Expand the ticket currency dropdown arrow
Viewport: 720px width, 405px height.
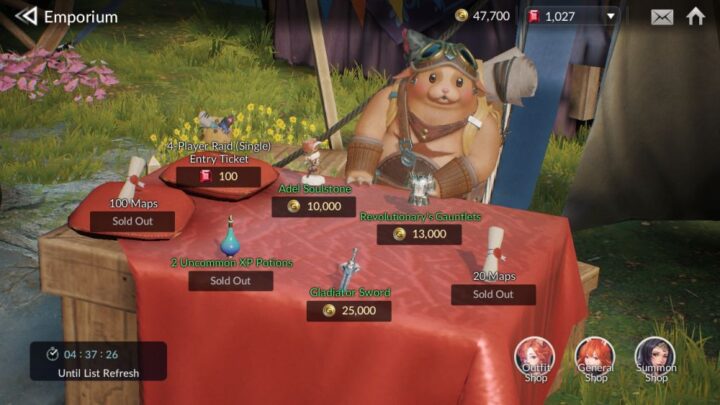[x=609, y=16]
